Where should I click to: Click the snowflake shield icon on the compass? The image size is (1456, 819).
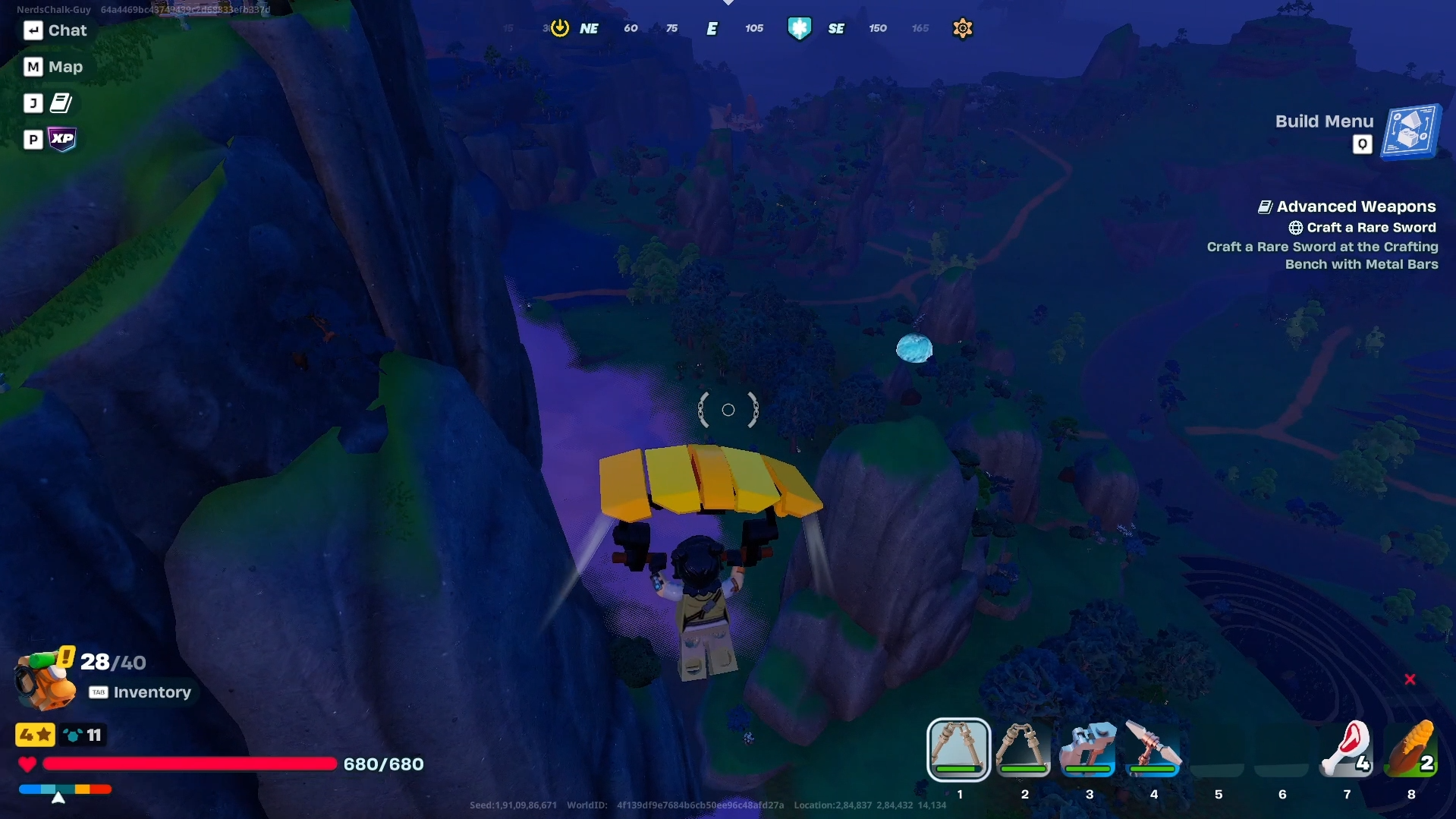800,28
